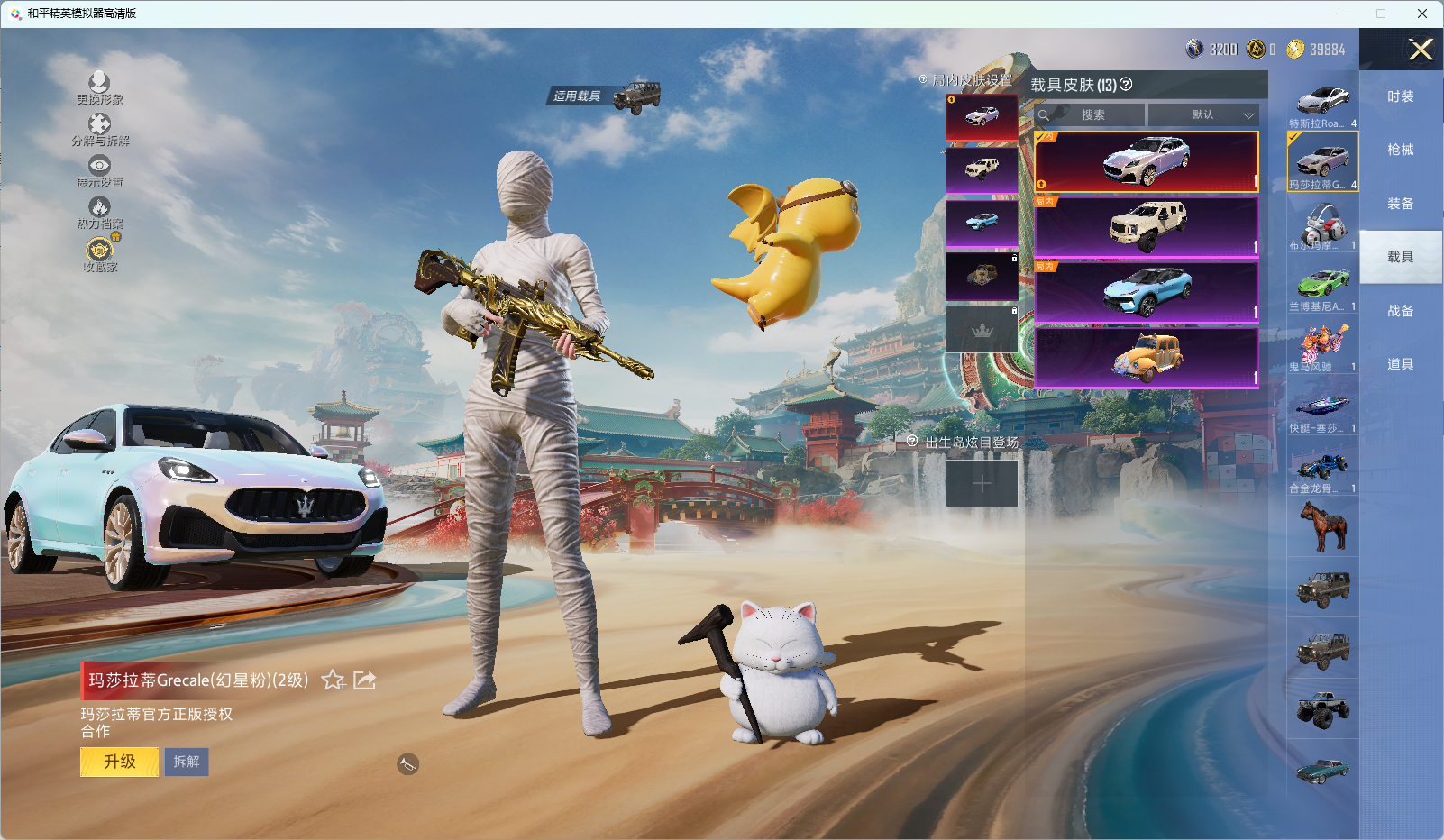Open 更换形象 change appearance option
Screen dimensions: 1444x840
click(99, 87)
